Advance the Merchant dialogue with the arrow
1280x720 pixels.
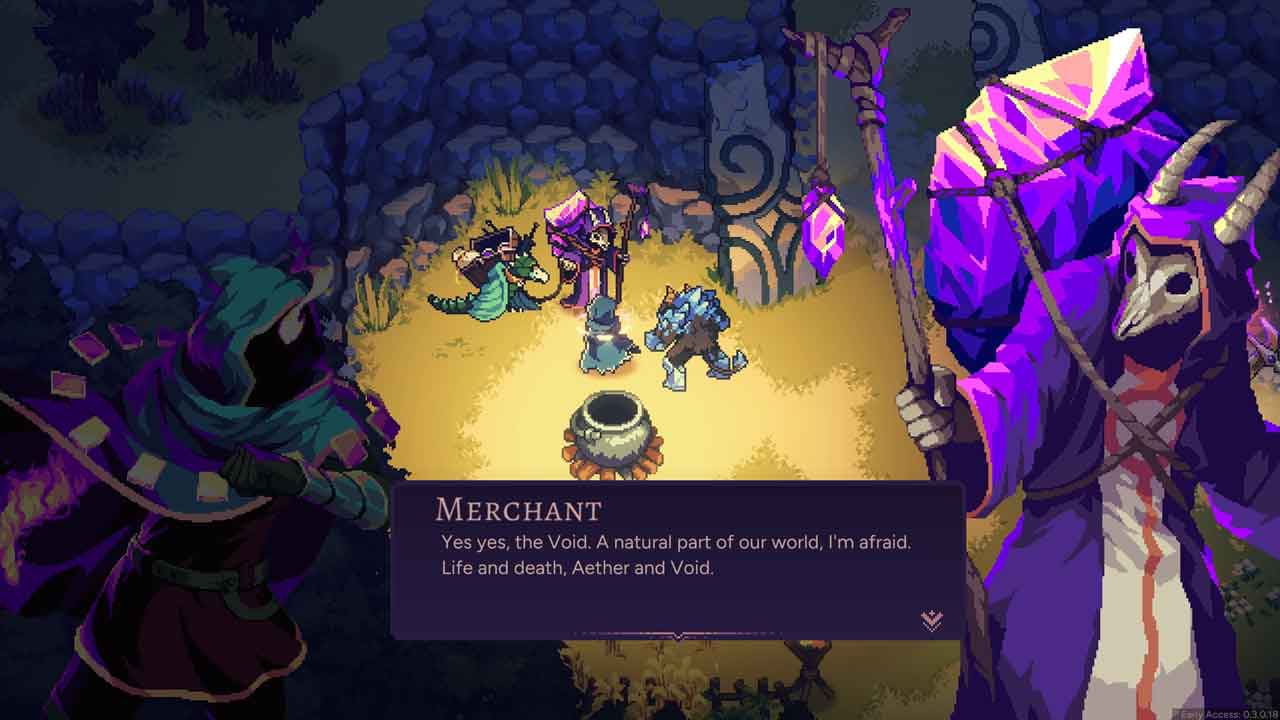click(x=931, y=621)
